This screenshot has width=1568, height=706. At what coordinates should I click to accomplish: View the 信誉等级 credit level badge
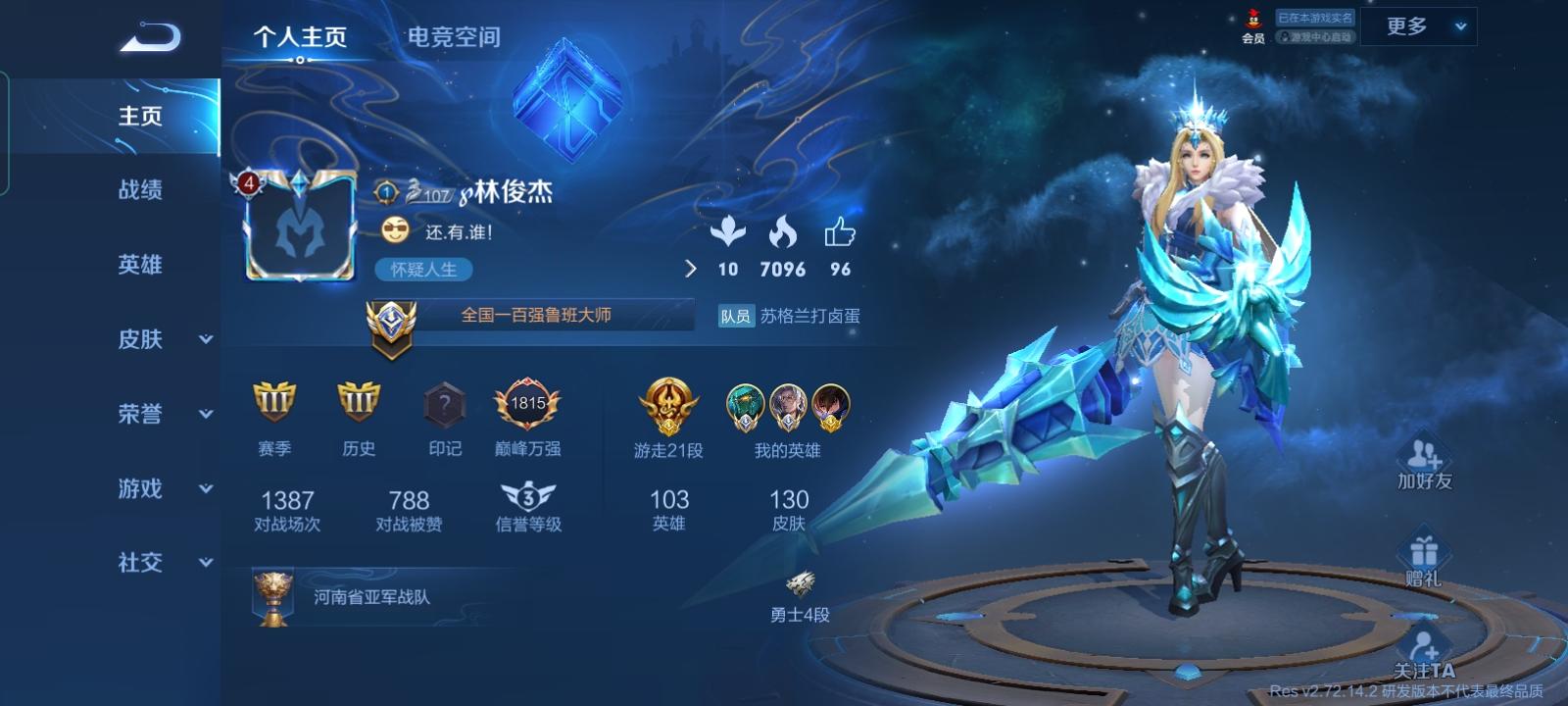[x=527, y=495]
